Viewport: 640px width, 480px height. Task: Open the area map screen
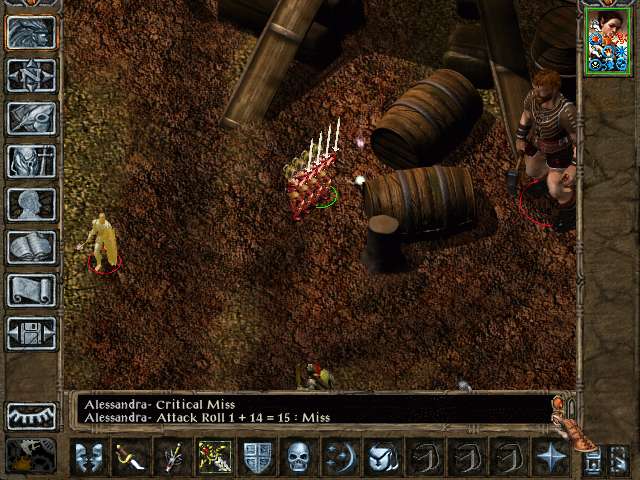(31, 76)
